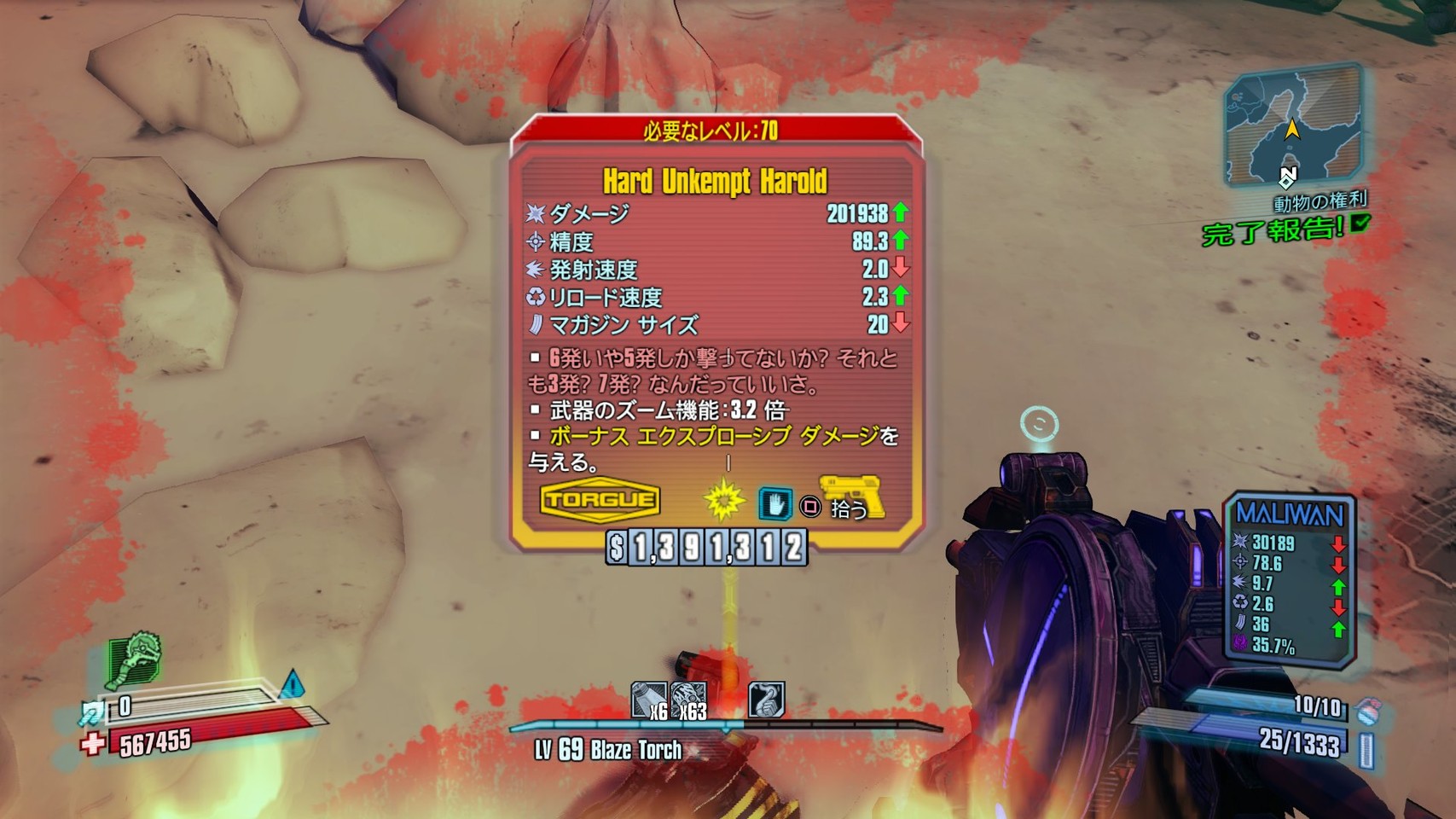Click the blue hand icon on the item card

[x=775, y=503]
